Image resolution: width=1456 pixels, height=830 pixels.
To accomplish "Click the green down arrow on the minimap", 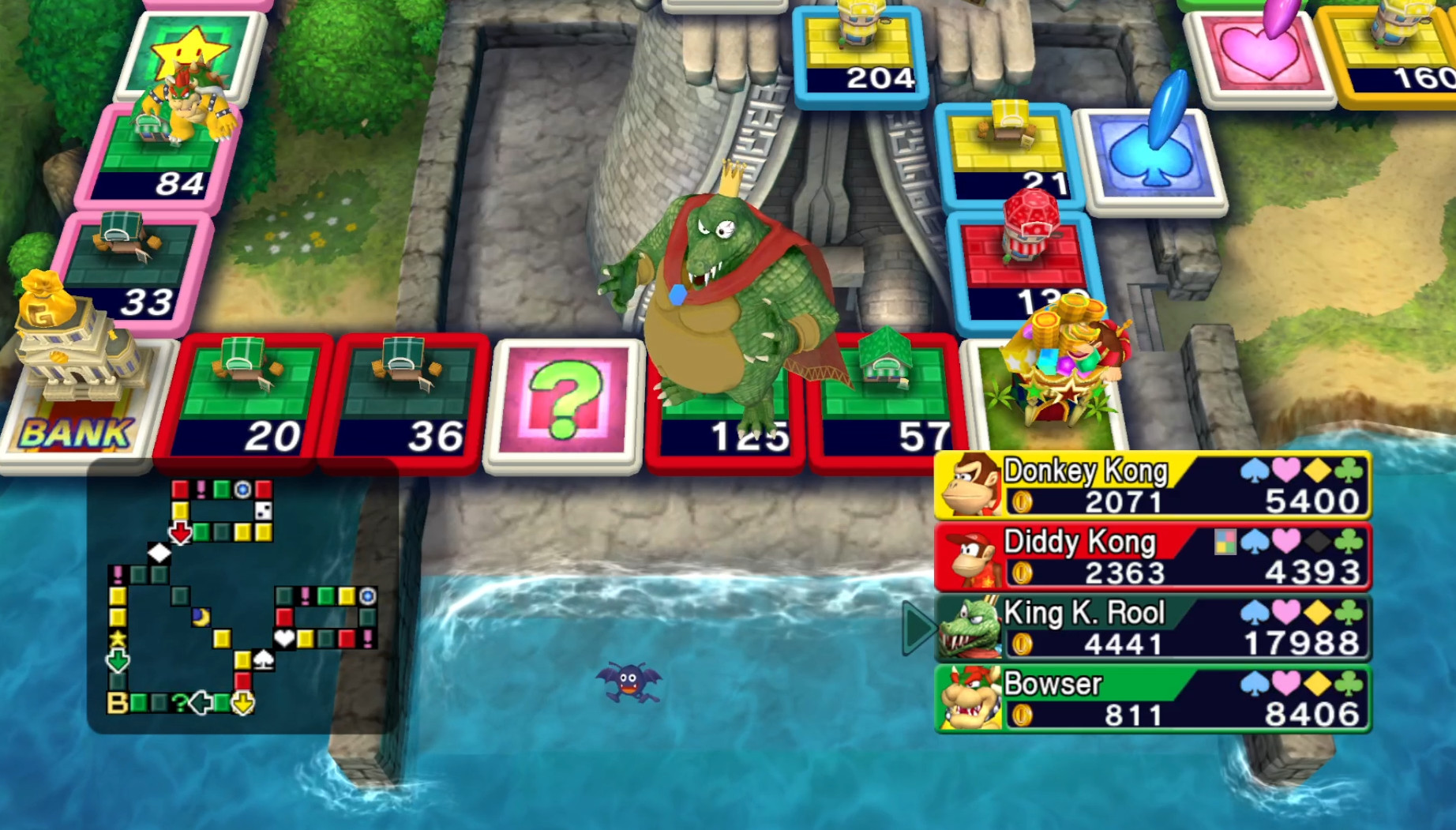I will 117,660.
